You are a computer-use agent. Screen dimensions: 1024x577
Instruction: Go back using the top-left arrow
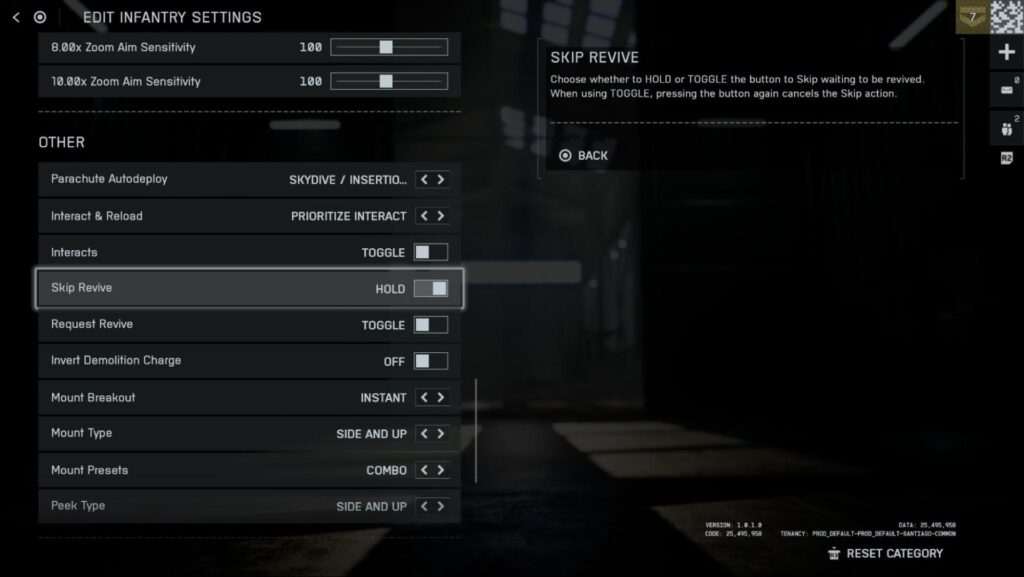click(16, 17)
